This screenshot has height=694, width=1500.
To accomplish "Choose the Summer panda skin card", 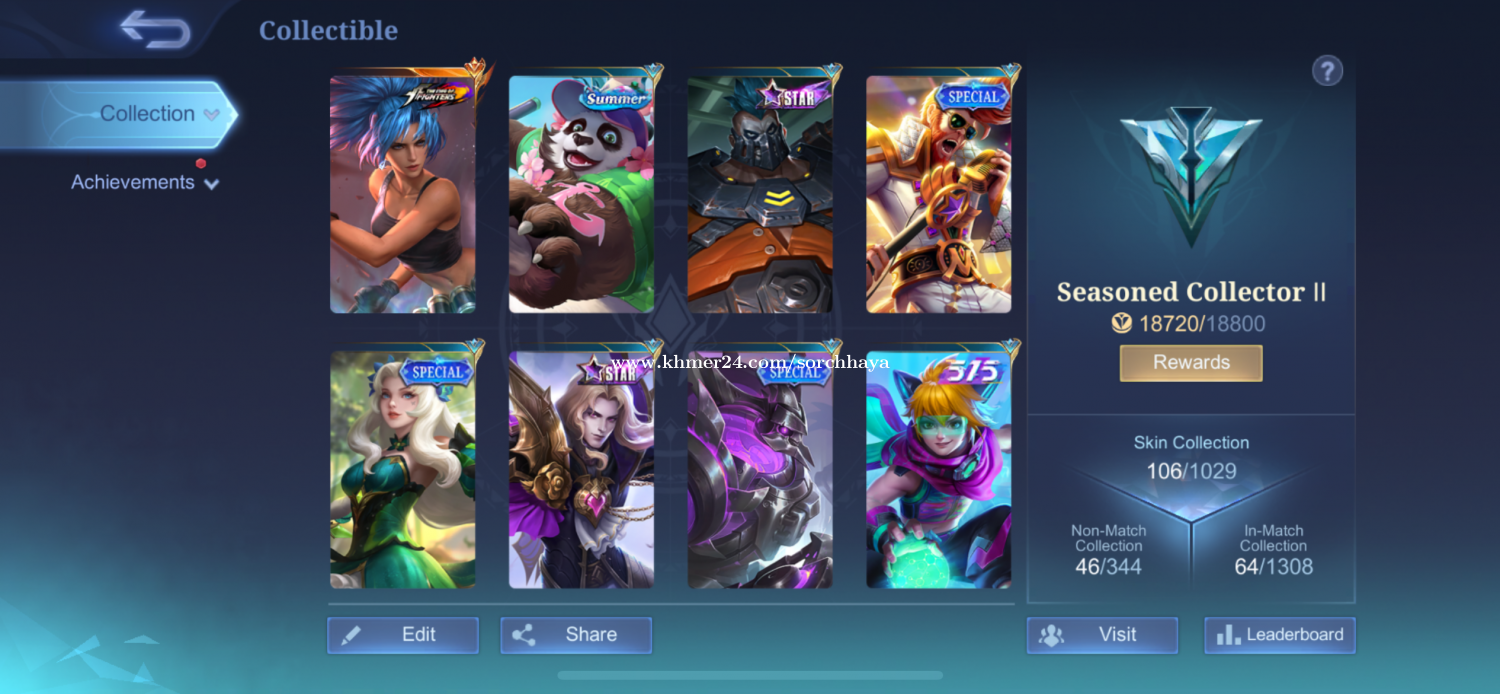I will (x=581, y=194).
